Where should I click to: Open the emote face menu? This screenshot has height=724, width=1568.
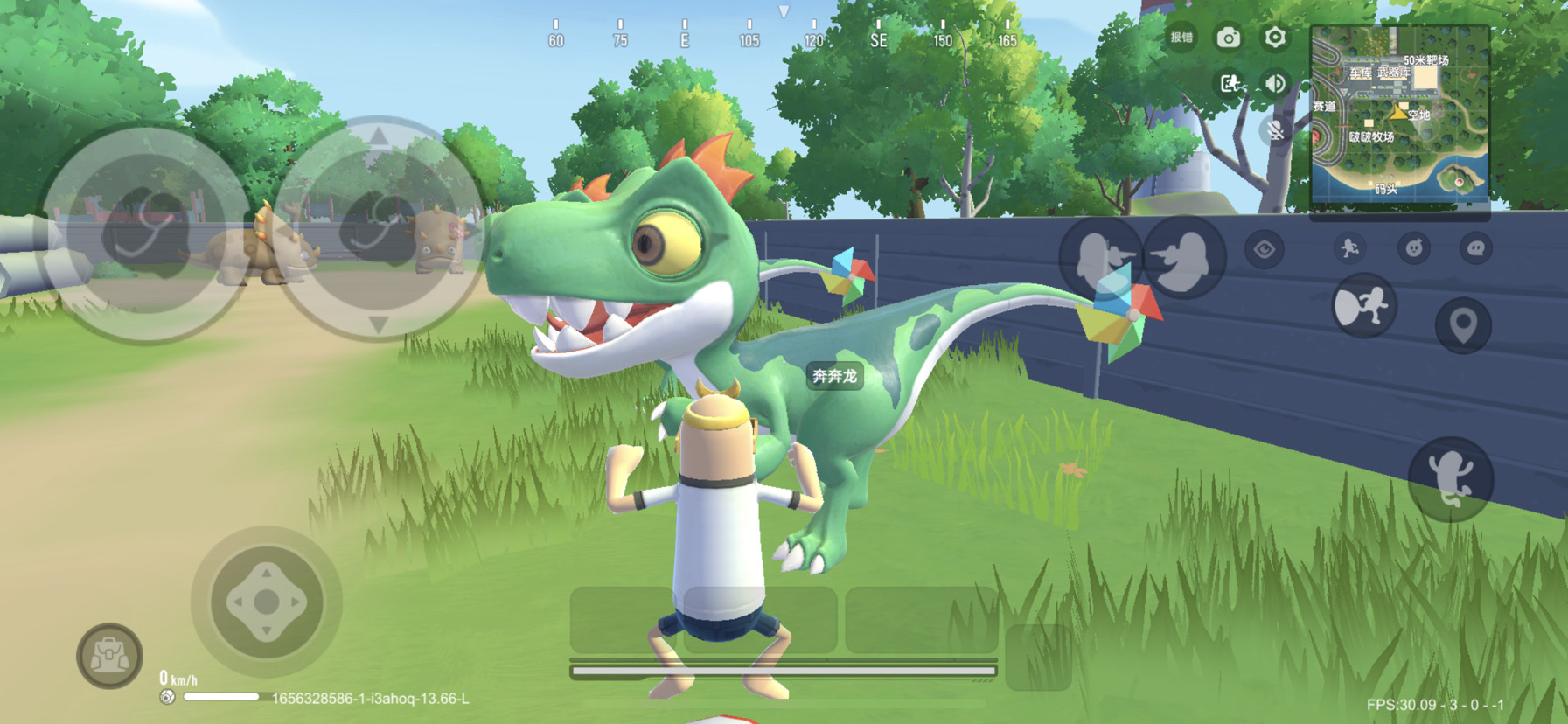click(x=1413, y=249)
